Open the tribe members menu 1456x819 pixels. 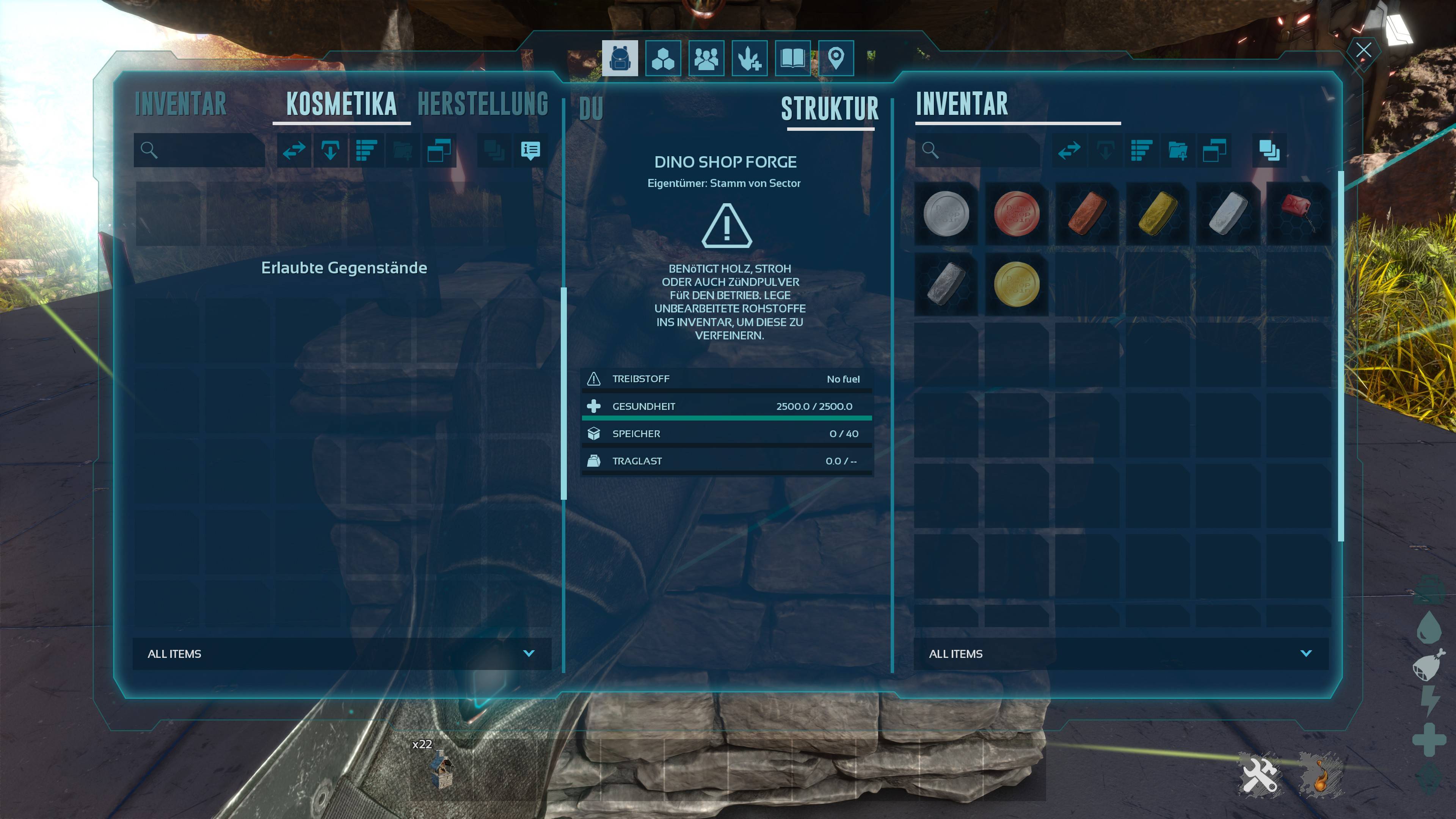tap(706, 58)
